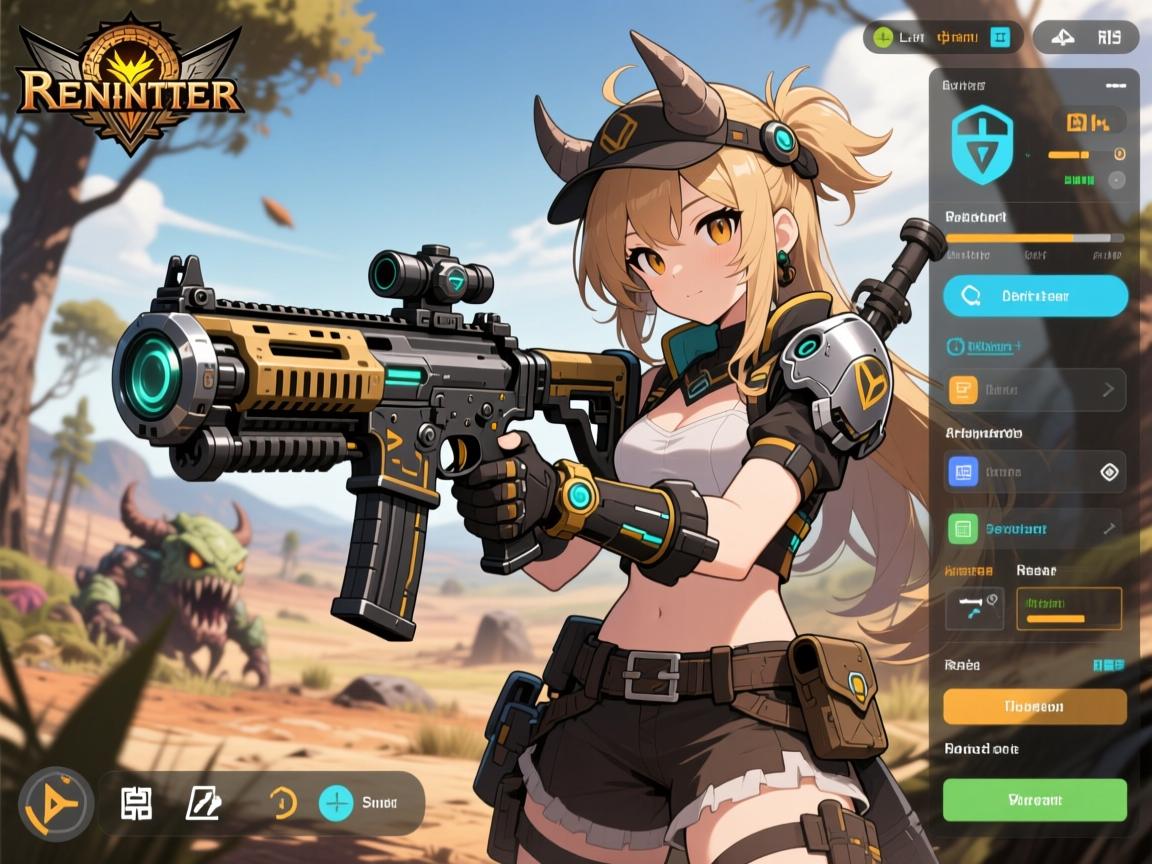Click the top-right pill with the white arrow icon
Screen dimensions: 1152x864
click(x=1085, y=38)
